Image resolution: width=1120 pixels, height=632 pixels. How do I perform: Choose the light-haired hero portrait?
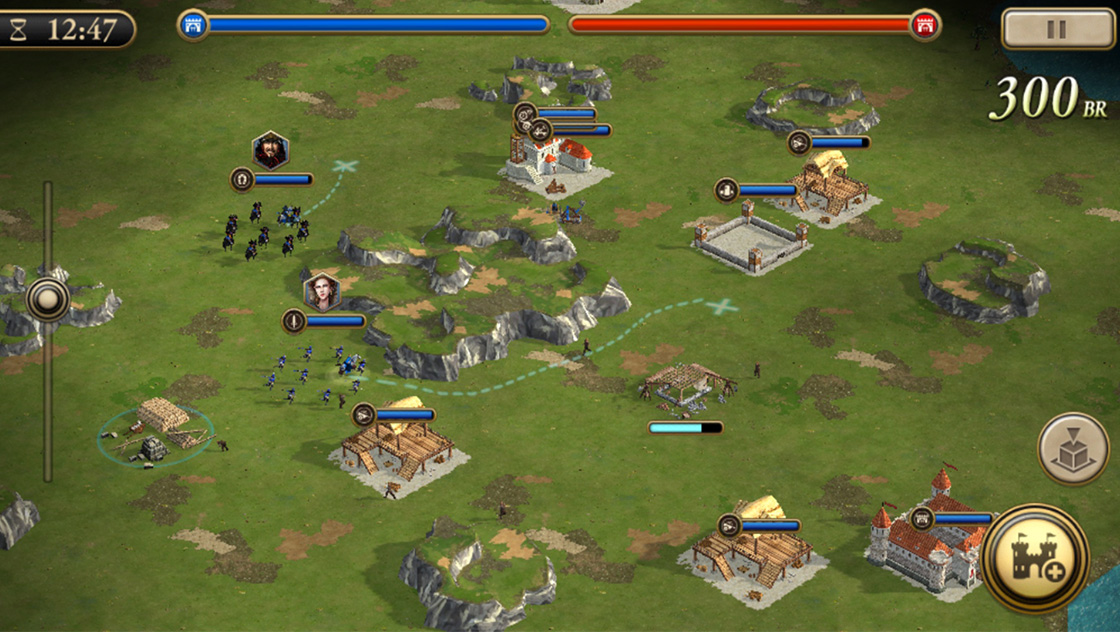322,292
